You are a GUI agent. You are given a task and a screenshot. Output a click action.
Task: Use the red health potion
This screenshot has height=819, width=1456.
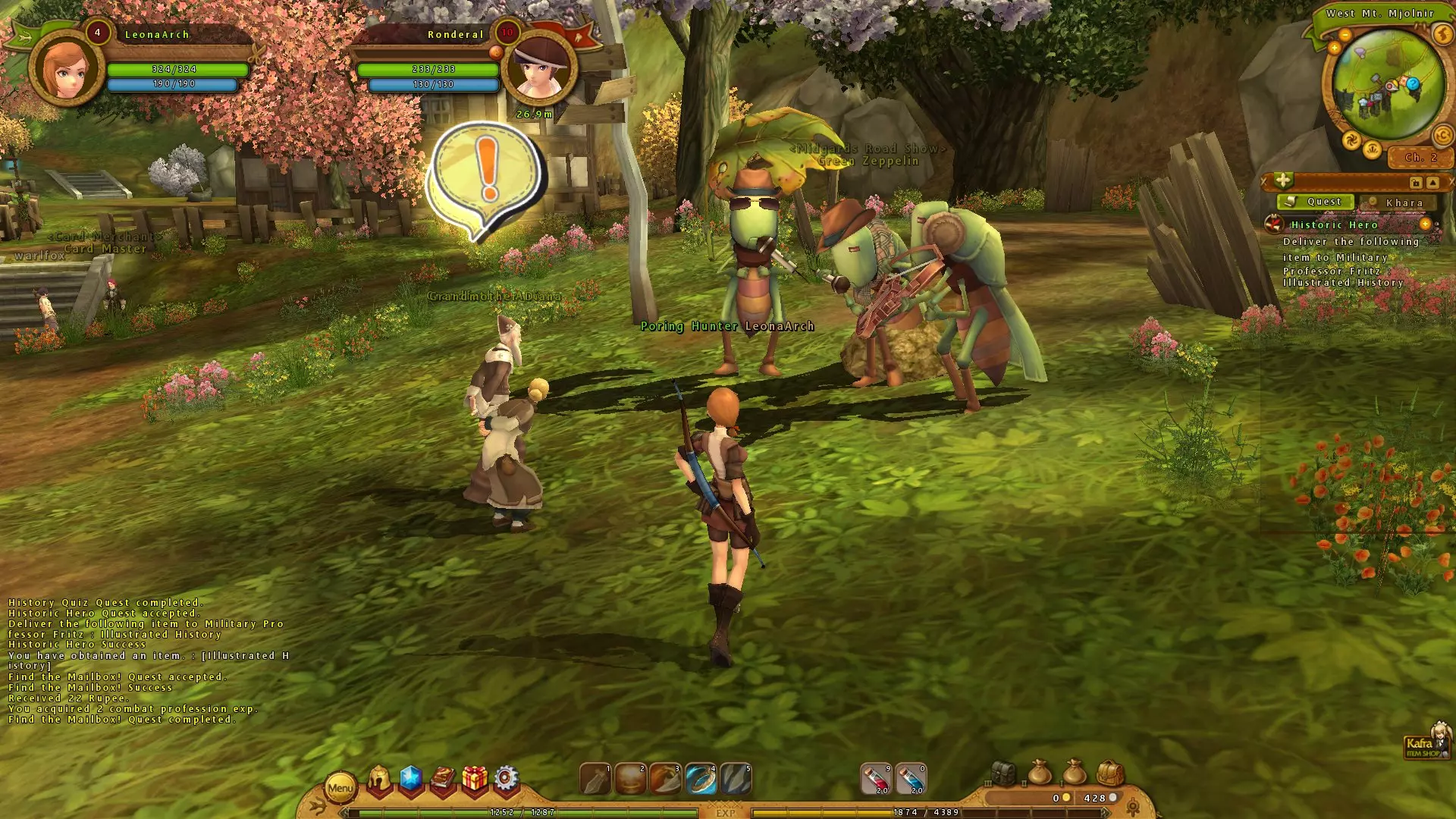[x=876, y=780]
